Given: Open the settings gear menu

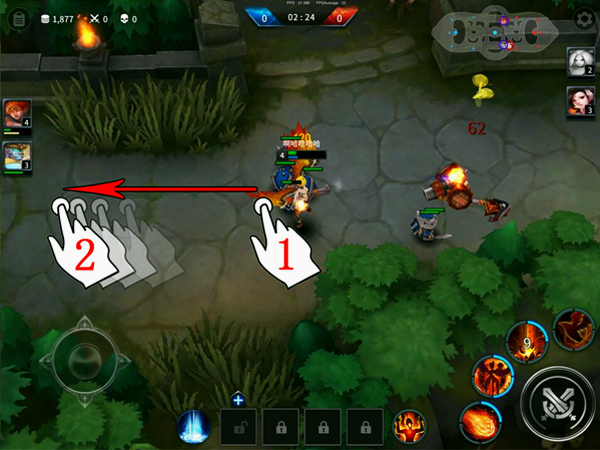Looking at the screenshot, I should tap(585, 19).
